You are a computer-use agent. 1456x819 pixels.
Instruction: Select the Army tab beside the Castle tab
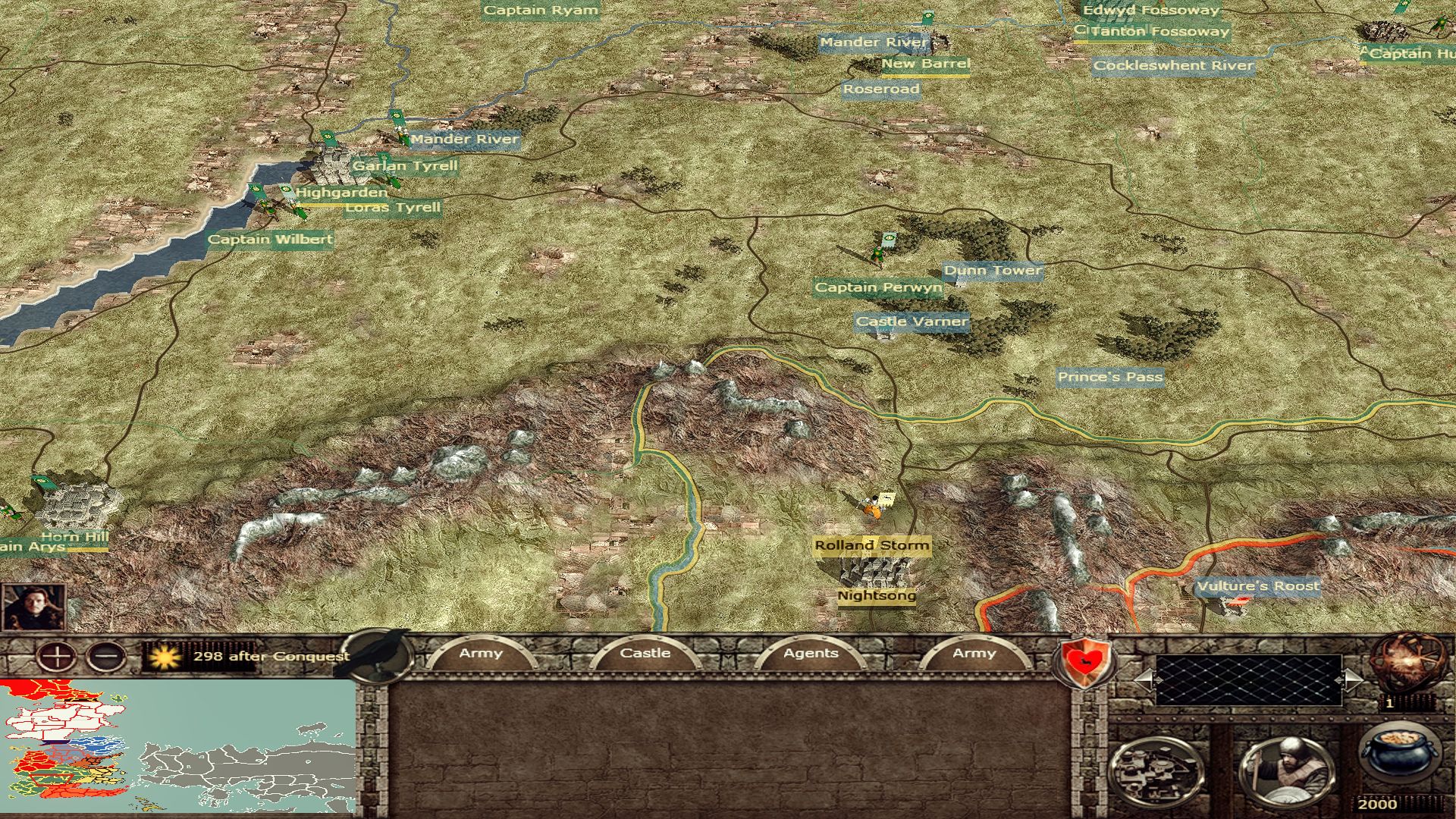481,654
